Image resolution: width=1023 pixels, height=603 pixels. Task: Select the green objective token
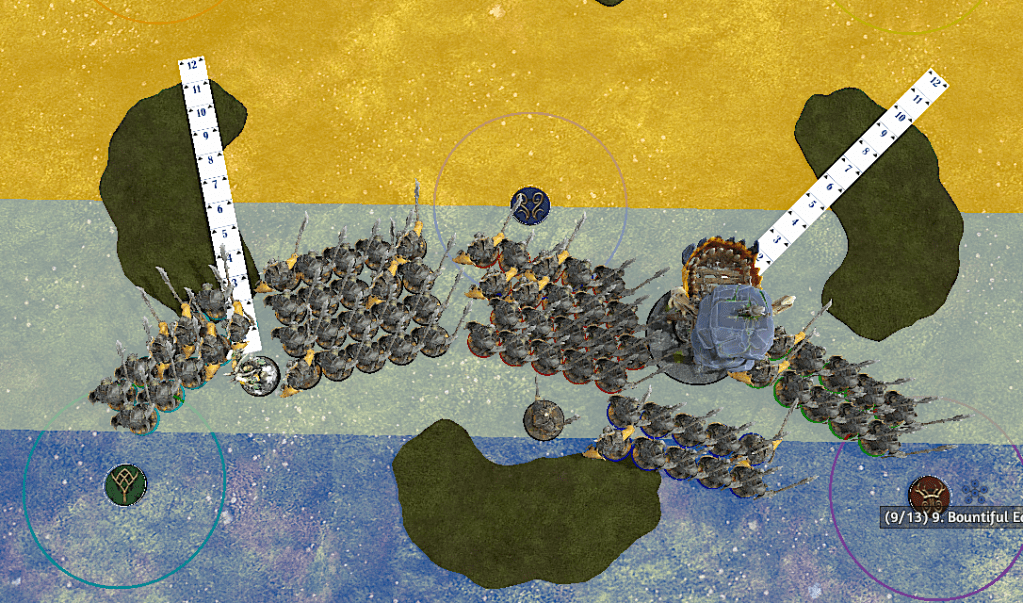pyautogui.click(x=125, y=485)
